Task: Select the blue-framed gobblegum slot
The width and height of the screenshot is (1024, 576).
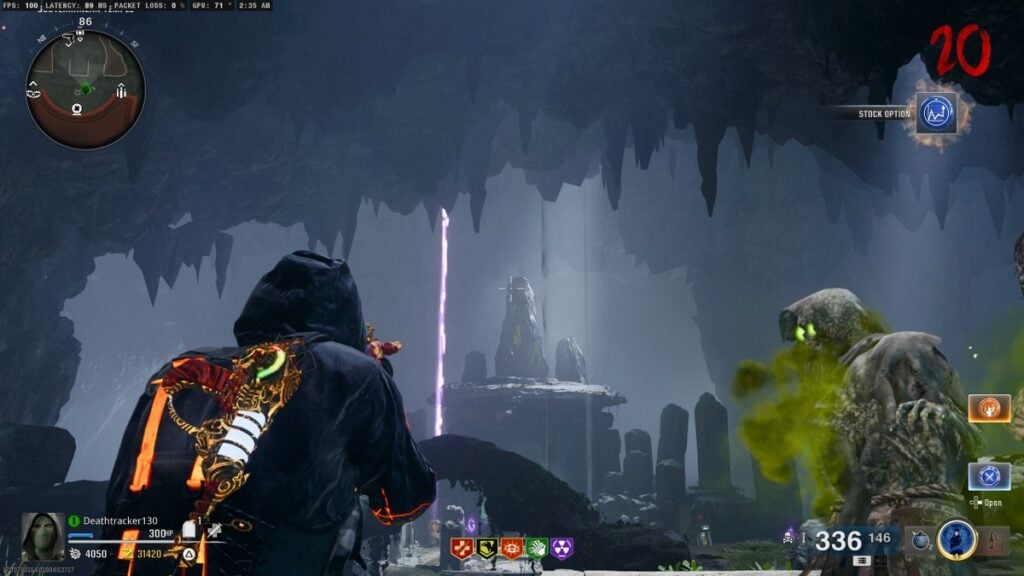Action: coord(988,476)
